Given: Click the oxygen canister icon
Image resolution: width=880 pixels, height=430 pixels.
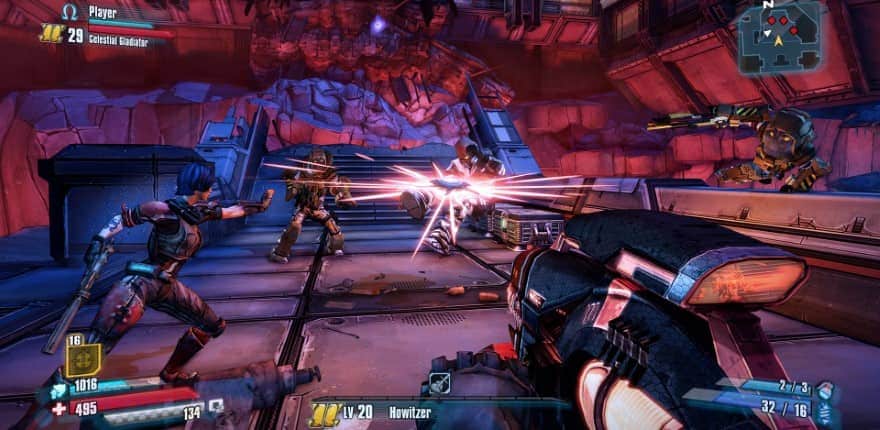Looking at the screenshot, I should tap(215, 406).
